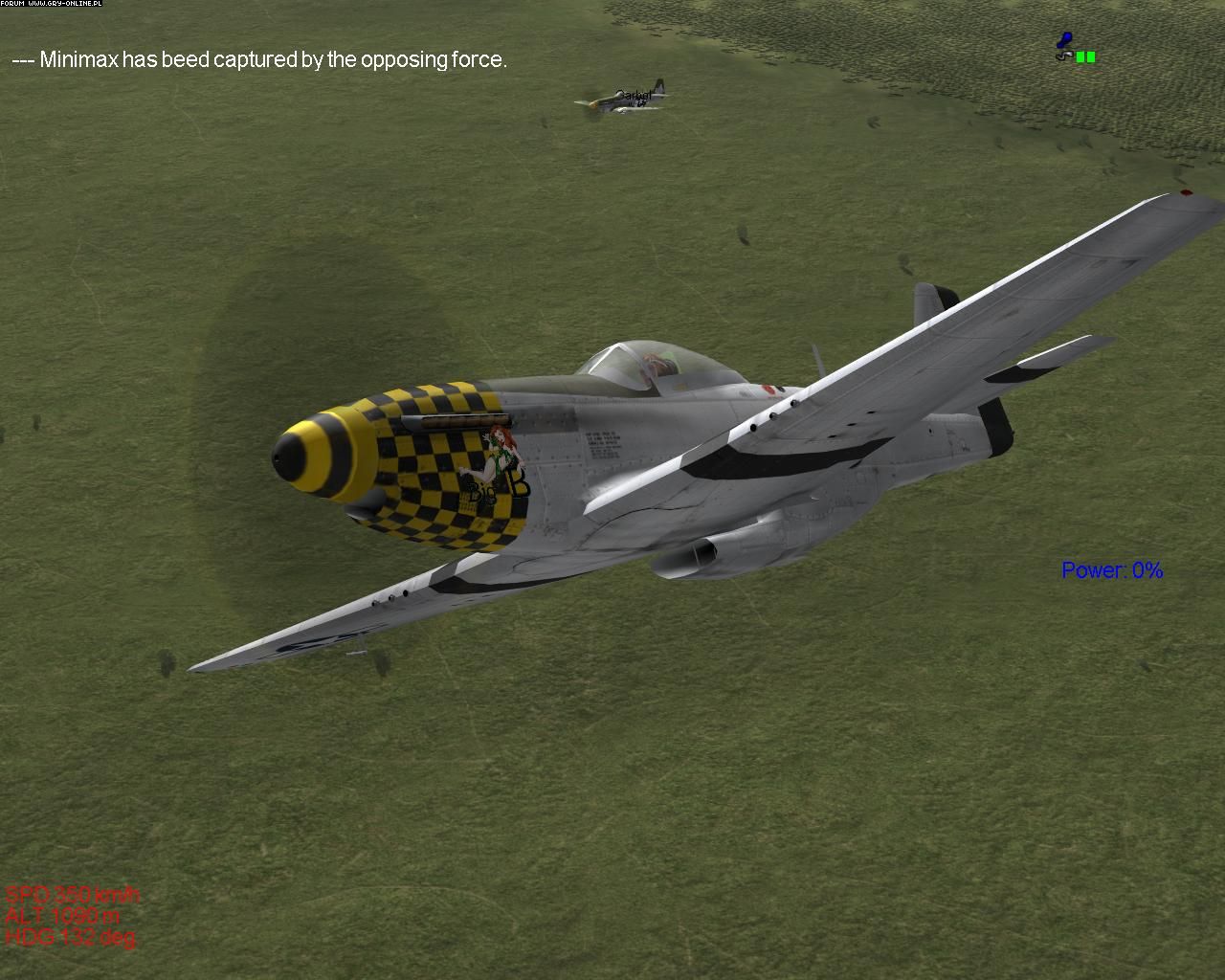The image size is (1225, 980).
Task: Click the blue joystick connection status icon
Action: tap(1063, 42)
